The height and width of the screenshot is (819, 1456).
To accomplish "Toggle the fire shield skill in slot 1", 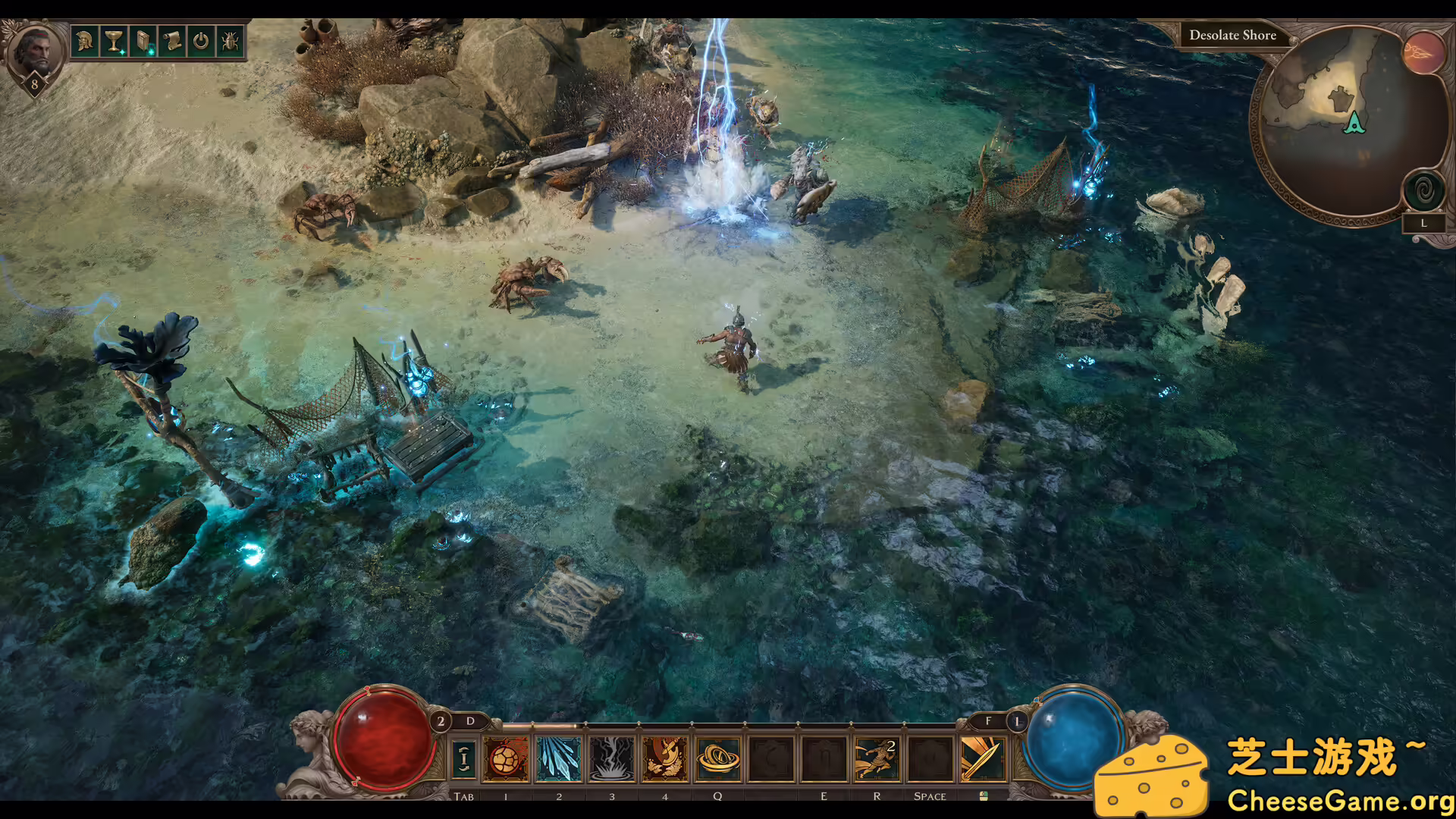I will [507, 758].
